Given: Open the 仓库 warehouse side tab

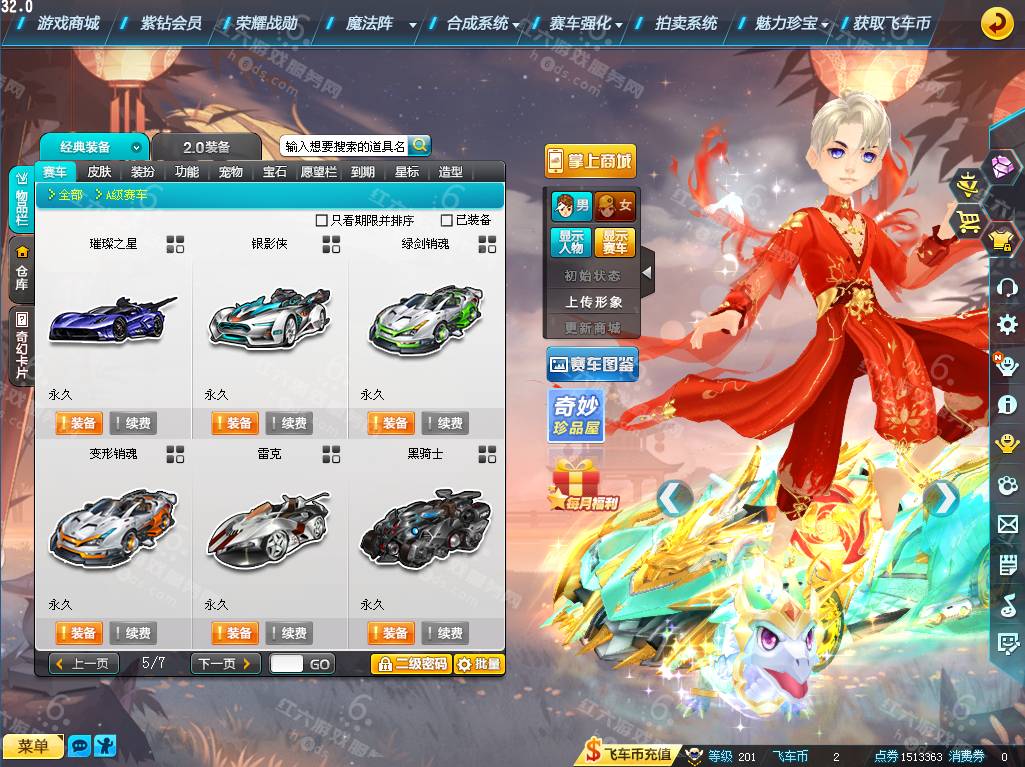Looking at the screenshot, I should coord(21,269).
